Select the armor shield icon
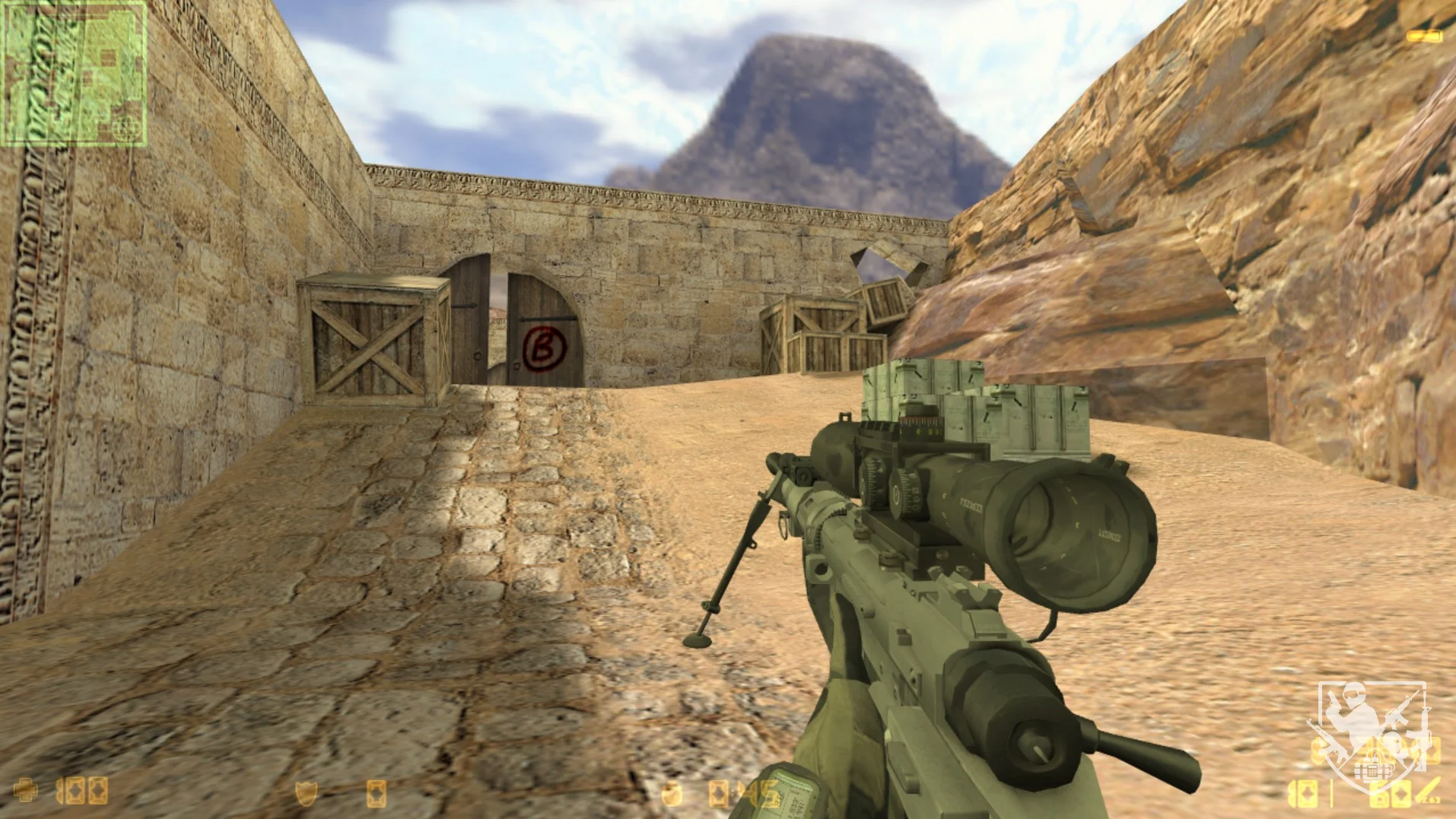This screenshot has height=819, width=1456. [307, 794]
